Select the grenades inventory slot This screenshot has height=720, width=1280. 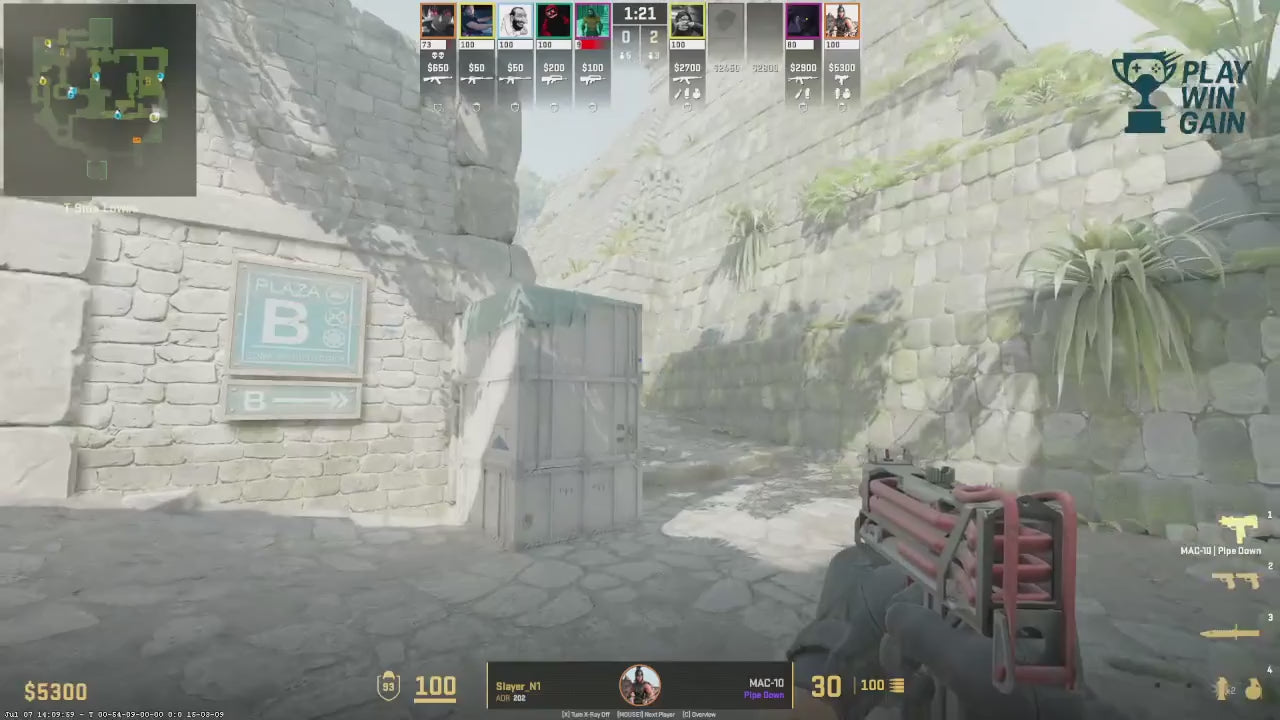(1240, 687)
